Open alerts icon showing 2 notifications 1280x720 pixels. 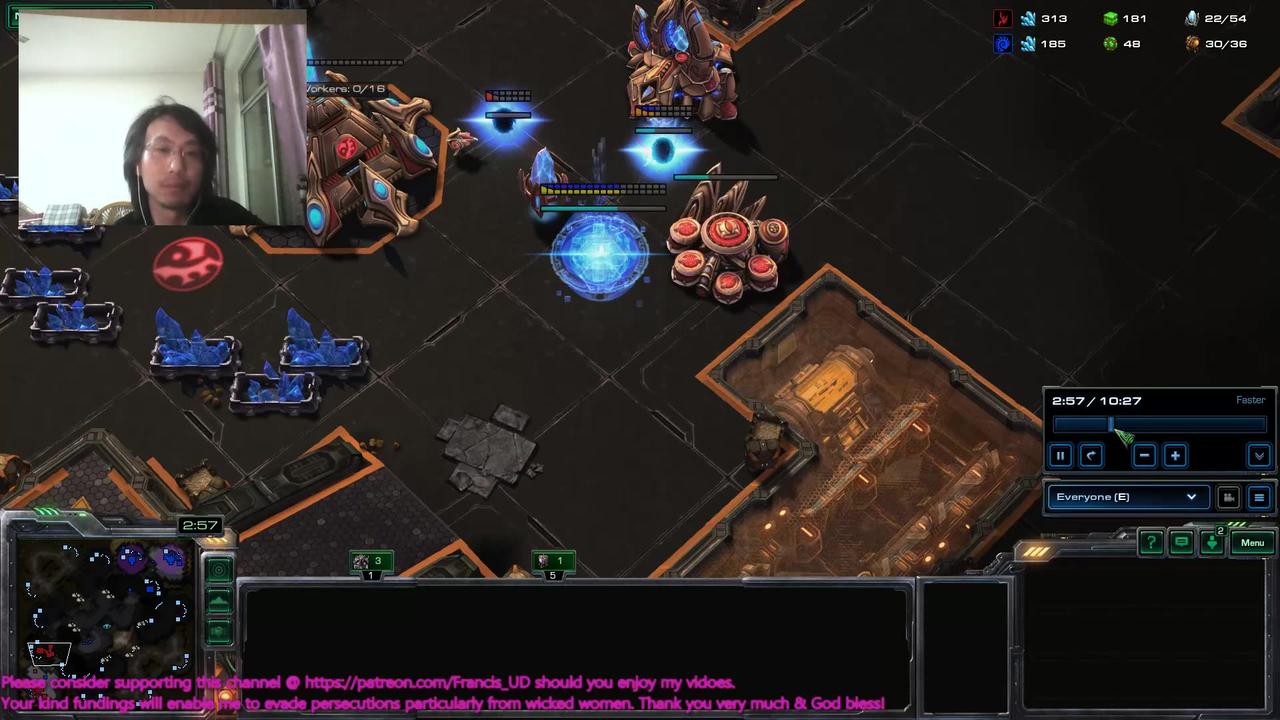[x=1212, y=541]
